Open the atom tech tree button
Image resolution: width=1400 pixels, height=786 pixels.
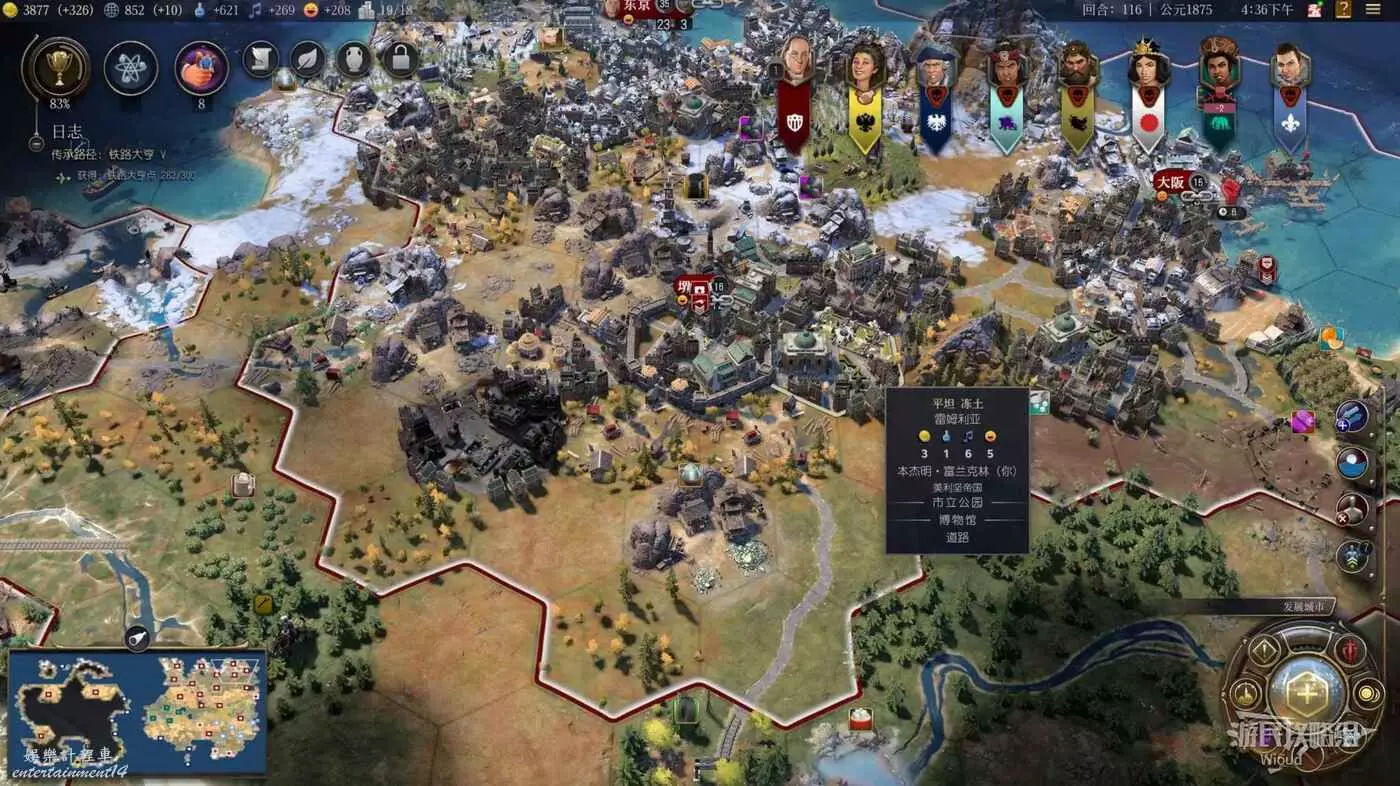131,68
